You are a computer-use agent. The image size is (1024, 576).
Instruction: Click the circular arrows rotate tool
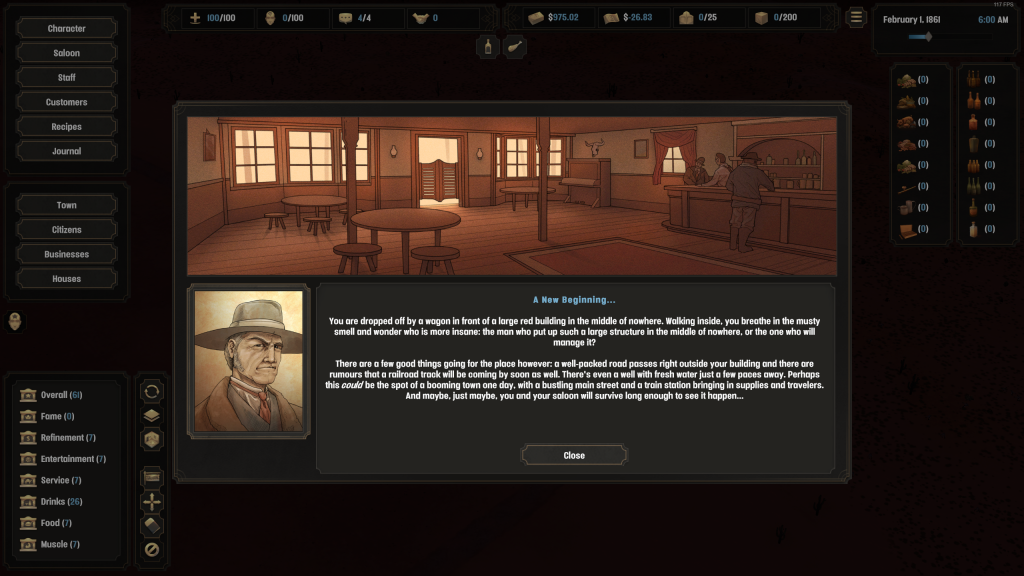(152, 391)
